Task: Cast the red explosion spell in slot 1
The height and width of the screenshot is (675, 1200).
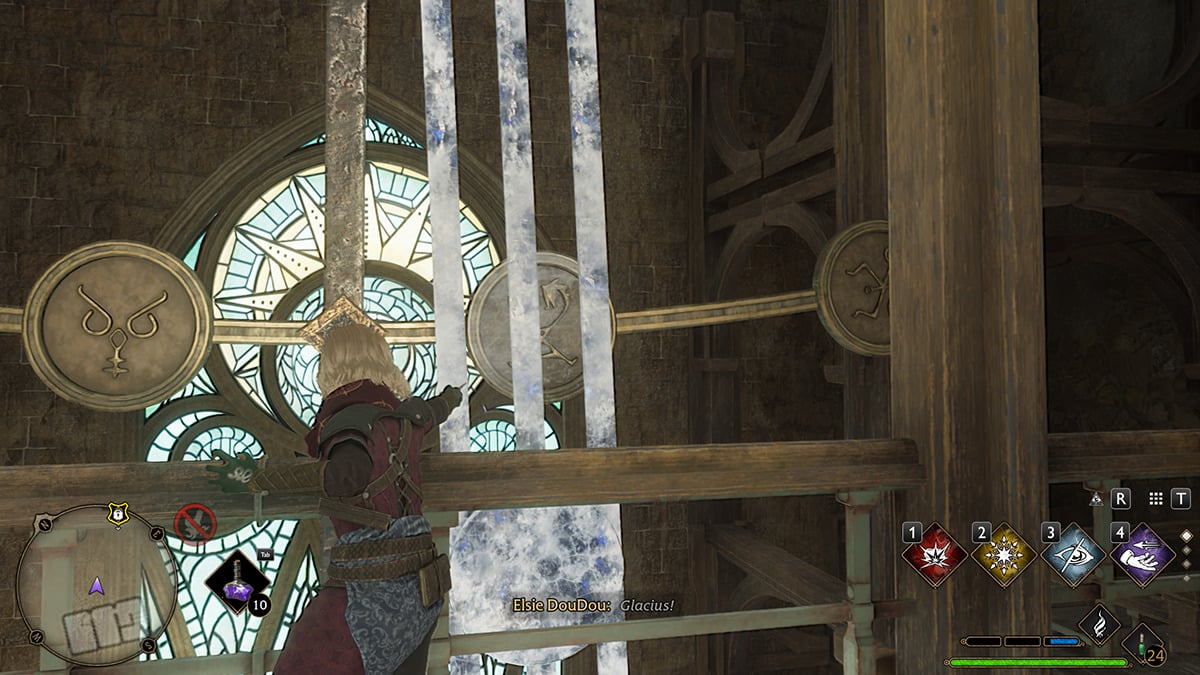Action: [935, 554]
